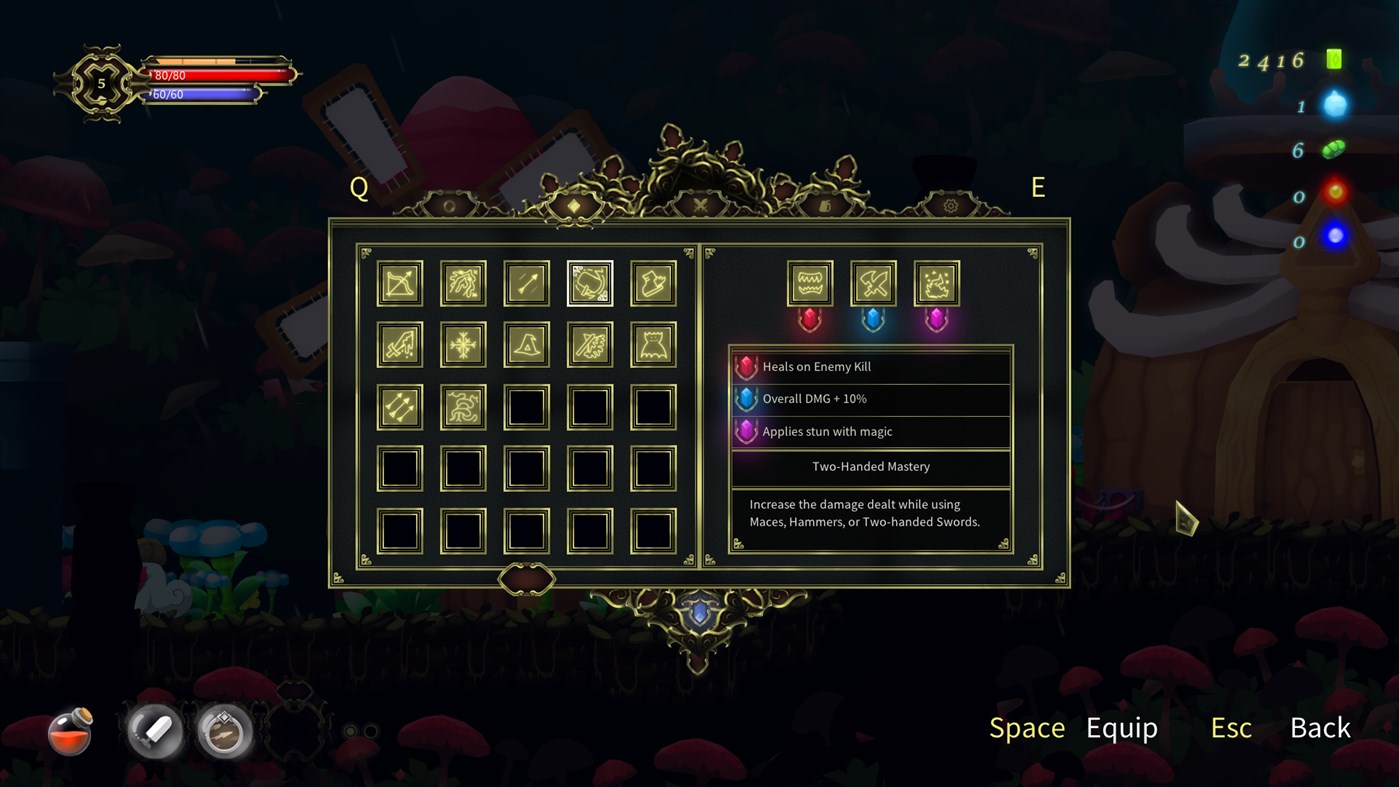Screen dimensions: 1399x787
Task: Pick the wizard hat skill icon
Action: point(527,345)
